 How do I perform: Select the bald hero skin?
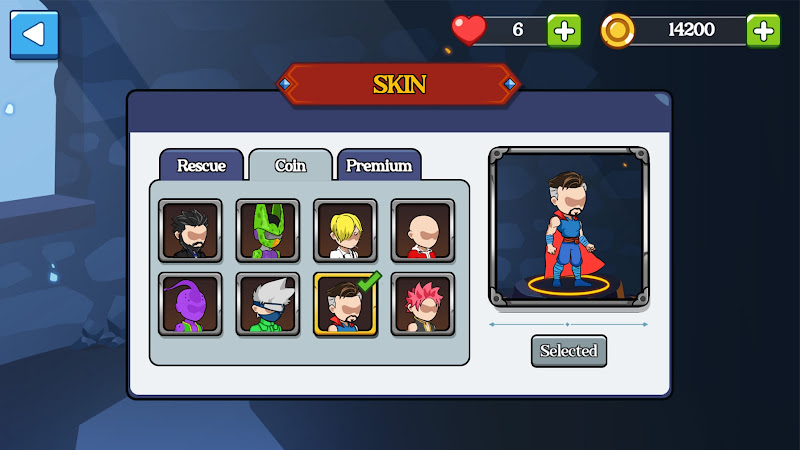[x=422, y=230]
